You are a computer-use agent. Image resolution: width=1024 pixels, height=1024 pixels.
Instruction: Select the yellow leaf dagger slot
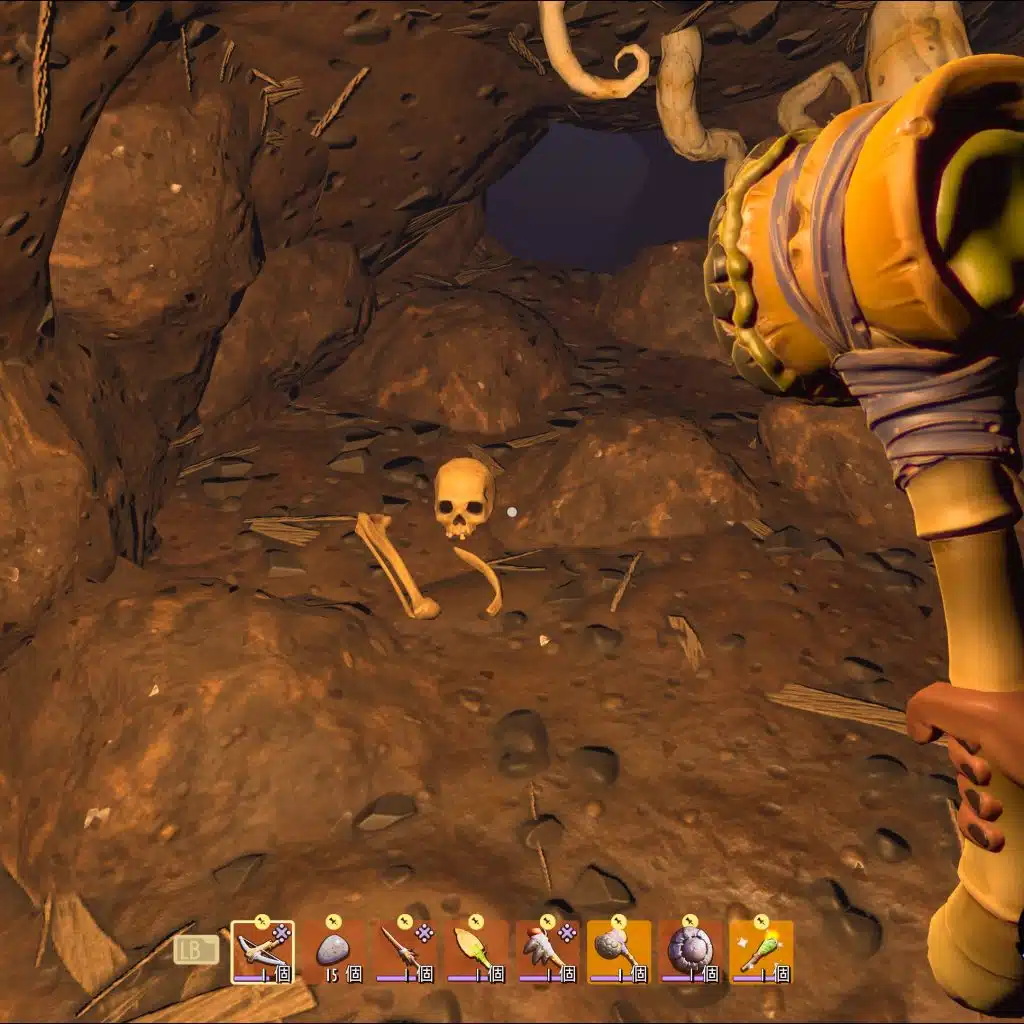coord(476,951)
